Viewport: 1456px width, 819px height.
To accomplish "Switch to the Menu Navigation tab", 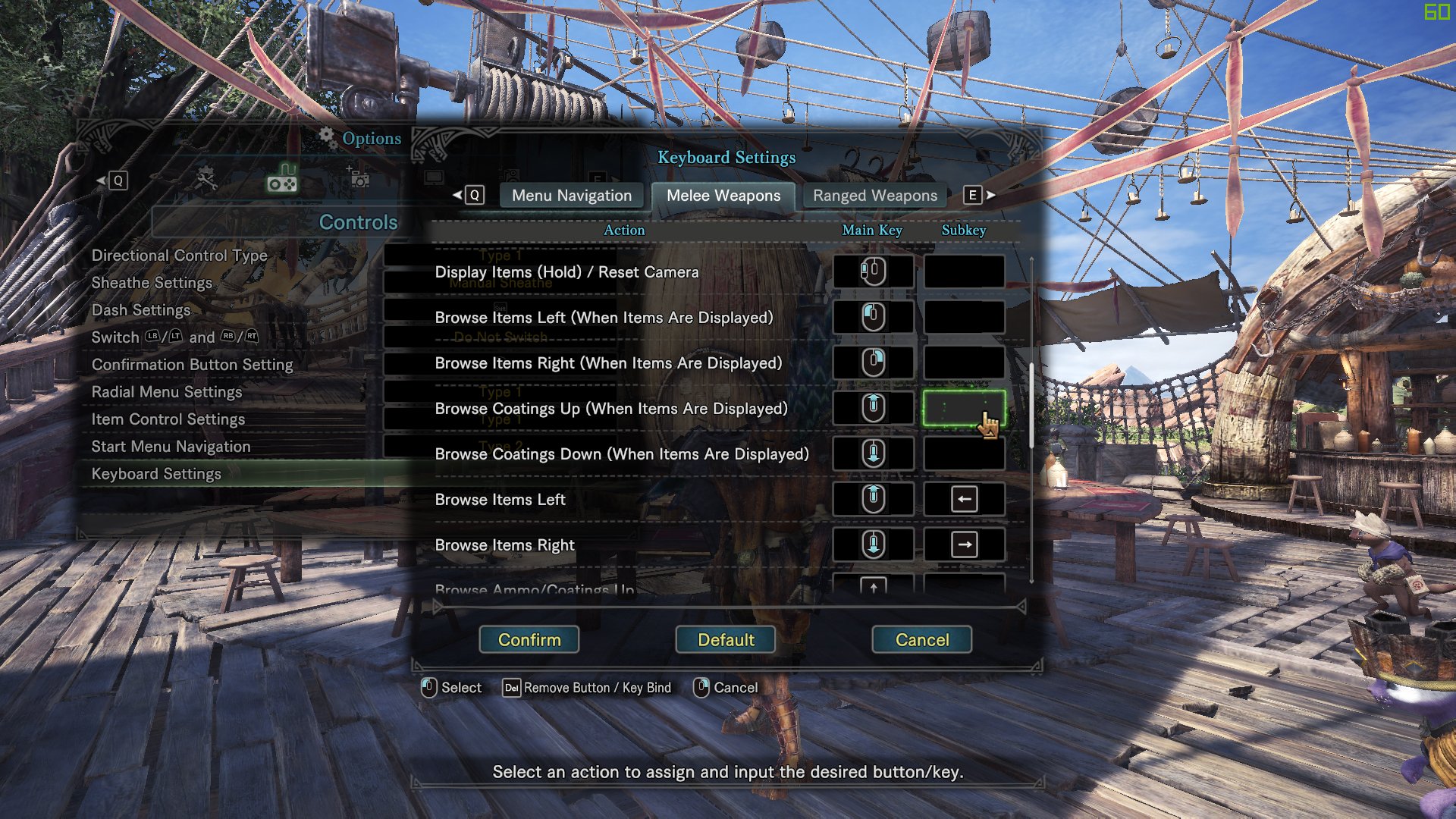I will 571,196.
